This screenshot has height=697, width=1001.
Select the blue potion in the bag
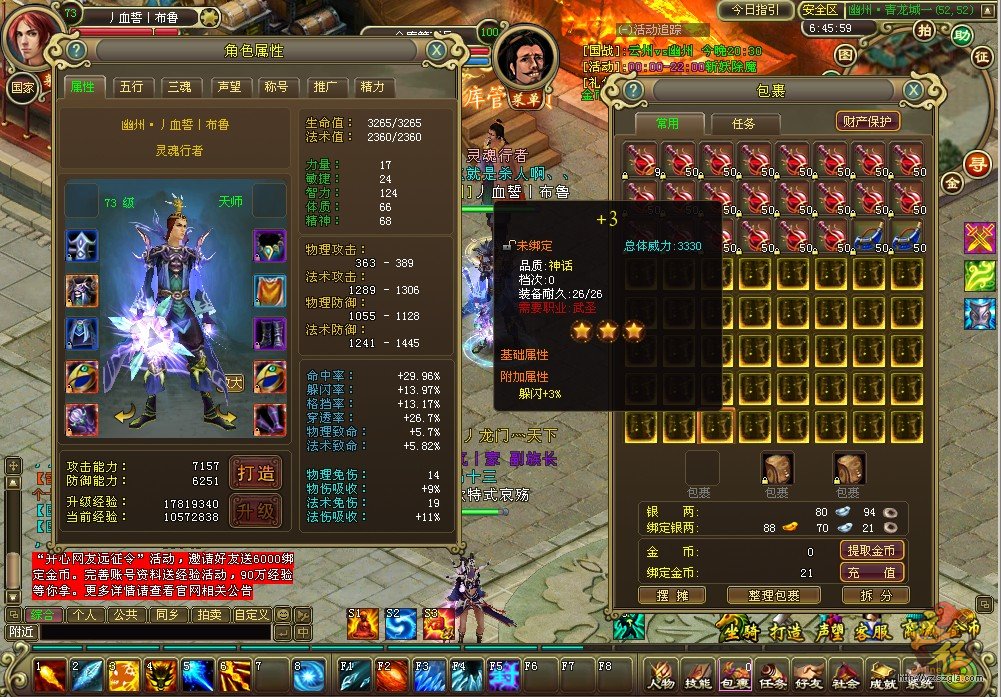869,236
